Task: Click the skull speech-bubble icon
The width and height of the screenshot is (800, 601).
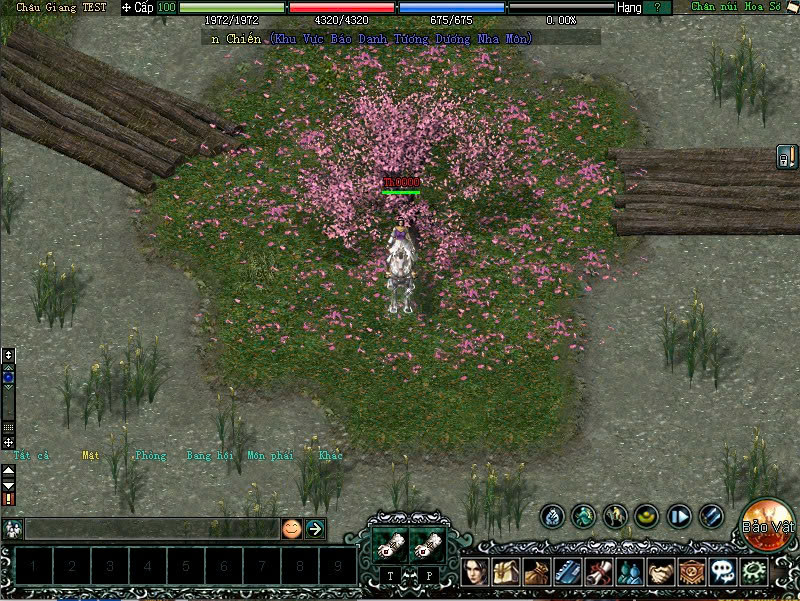Action: (722, 572)
